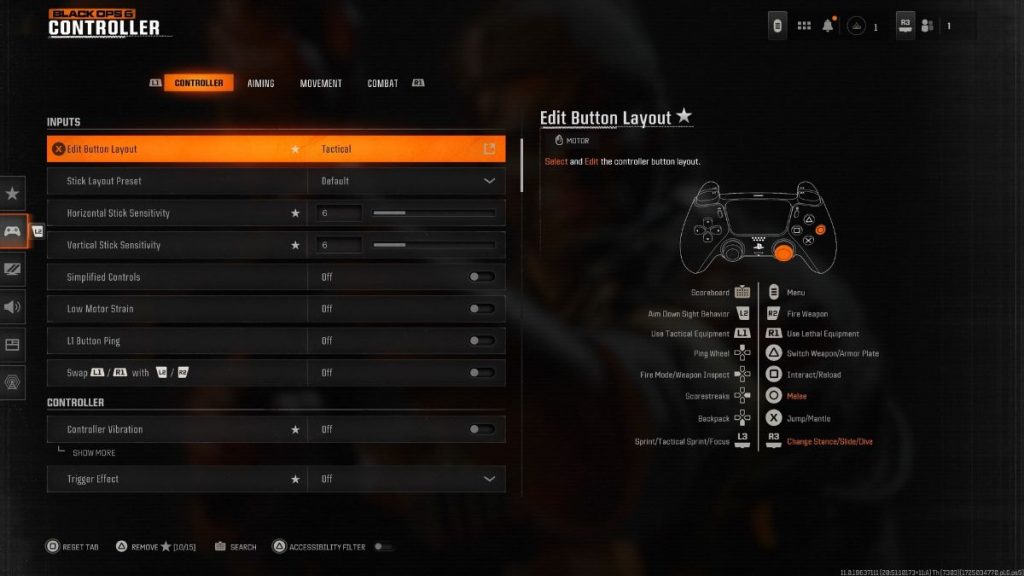Toggle the Accessibility Filter switch

point(383,547)
